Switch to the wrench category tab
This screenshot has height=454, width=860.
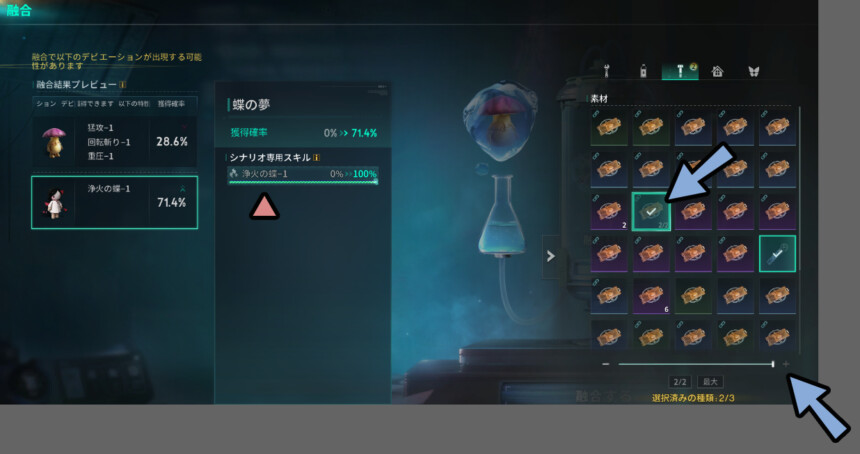(x=607, y=71)
